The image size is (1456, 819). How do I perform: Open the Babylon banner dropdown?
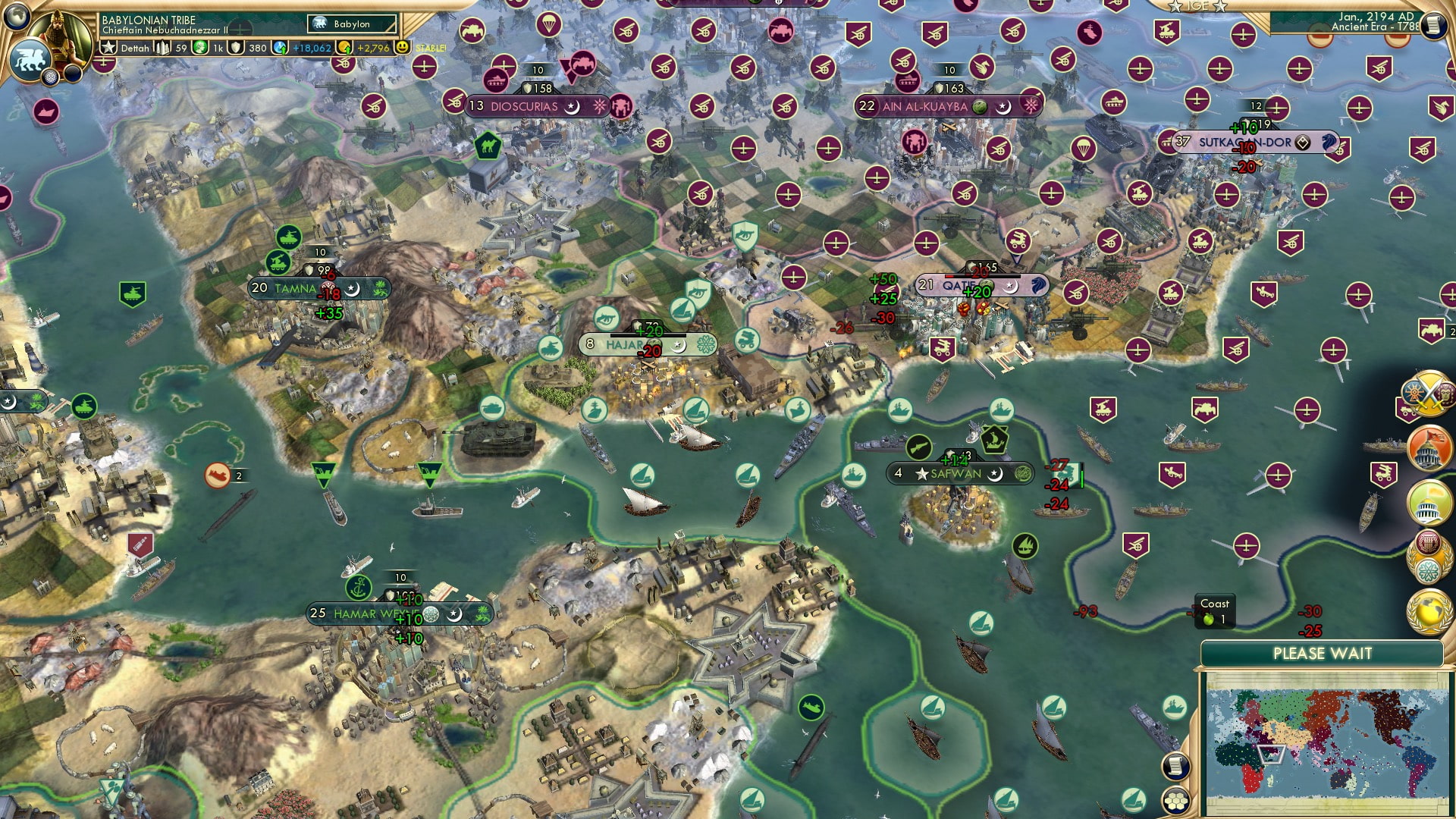pyautogui.click(x=351, y=24)
